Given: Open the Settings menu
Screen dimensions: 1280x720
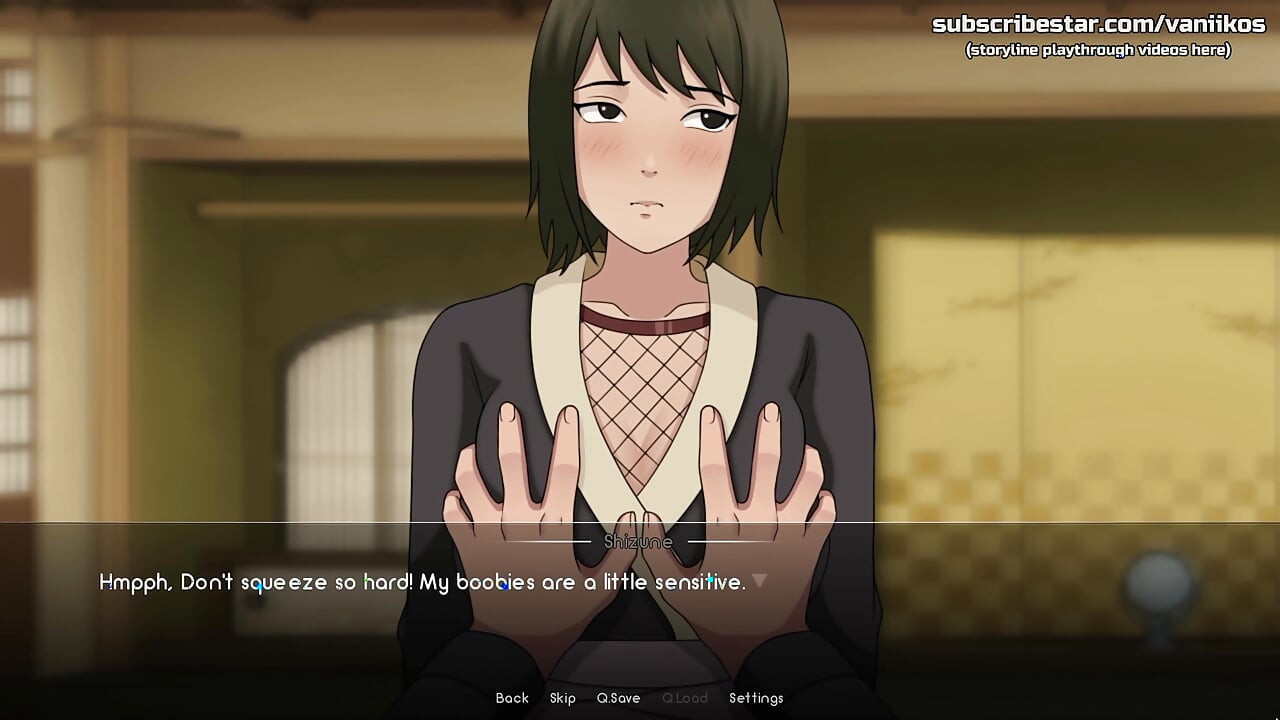Looking at the screenshot, I should click(756, 698).
